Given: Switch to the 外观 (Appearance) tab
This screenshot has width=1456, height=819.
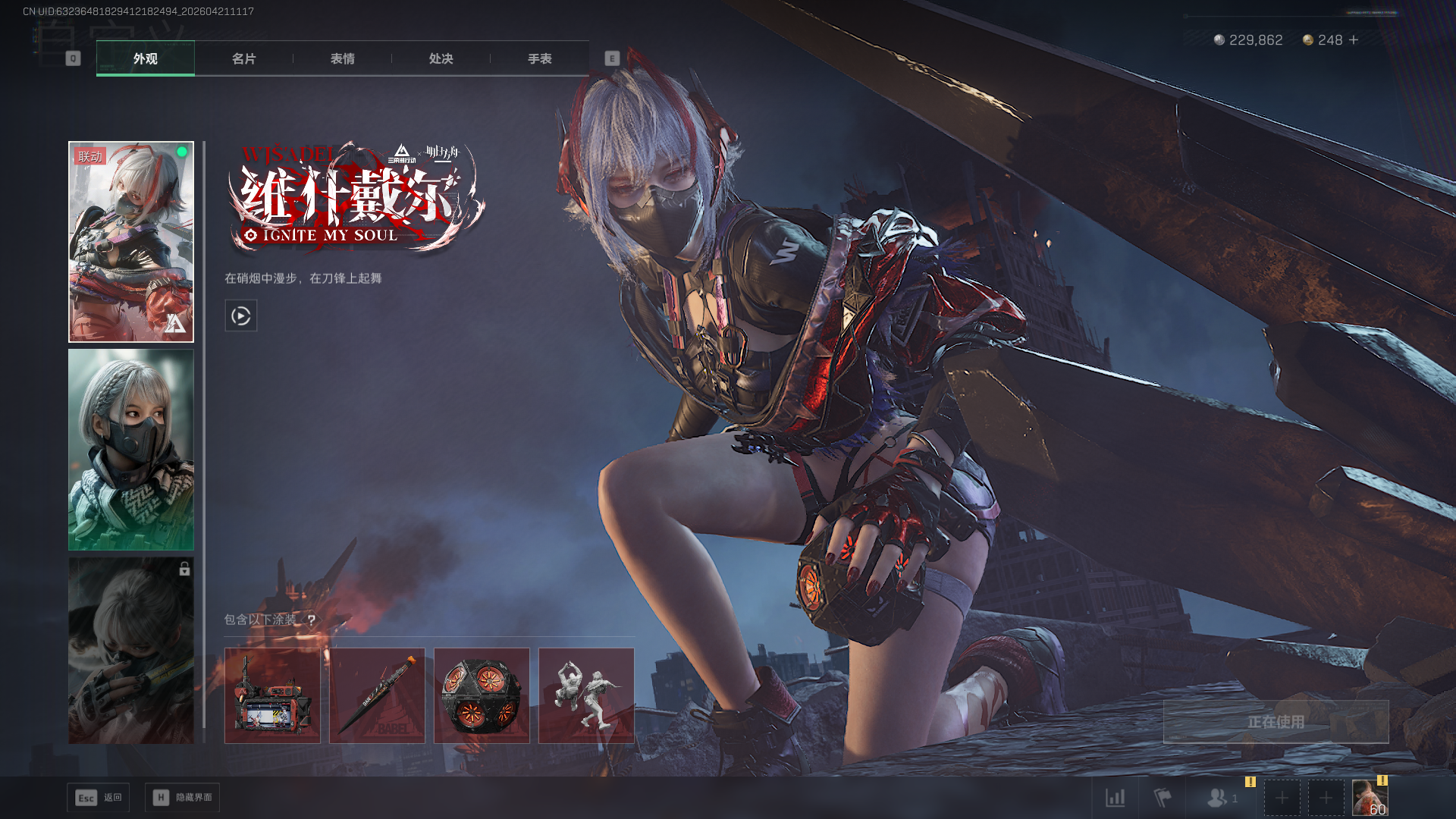Looking at the screenshot, I should pos(145,58).
